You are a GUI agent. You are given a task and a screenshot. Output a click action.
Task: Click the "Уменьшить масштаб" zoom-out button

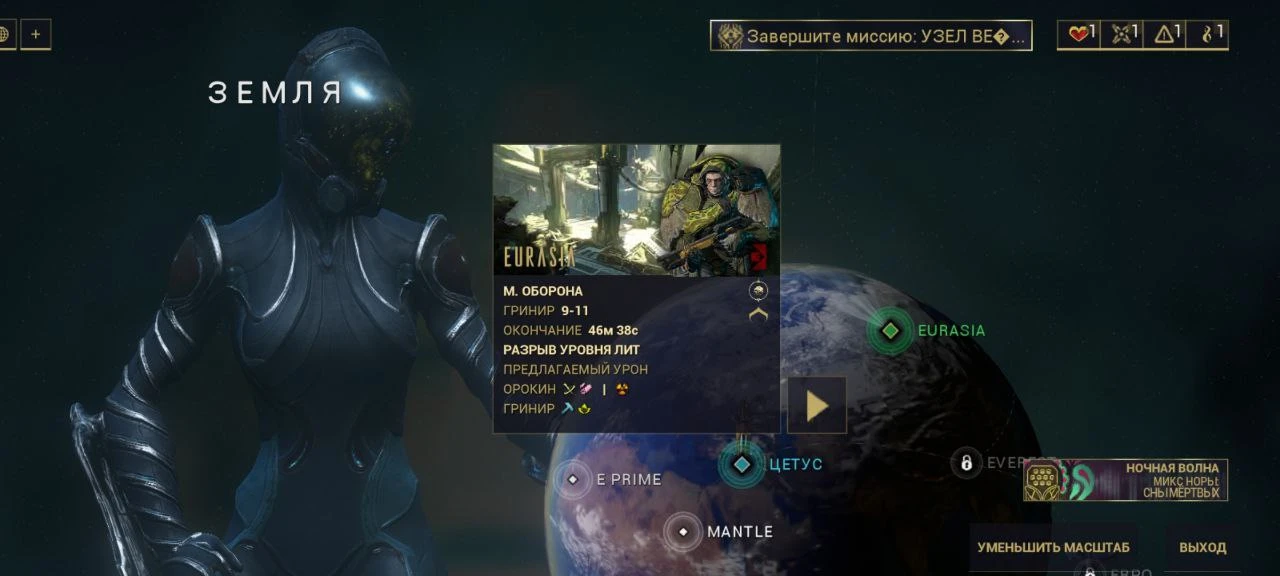point(1053,547)
